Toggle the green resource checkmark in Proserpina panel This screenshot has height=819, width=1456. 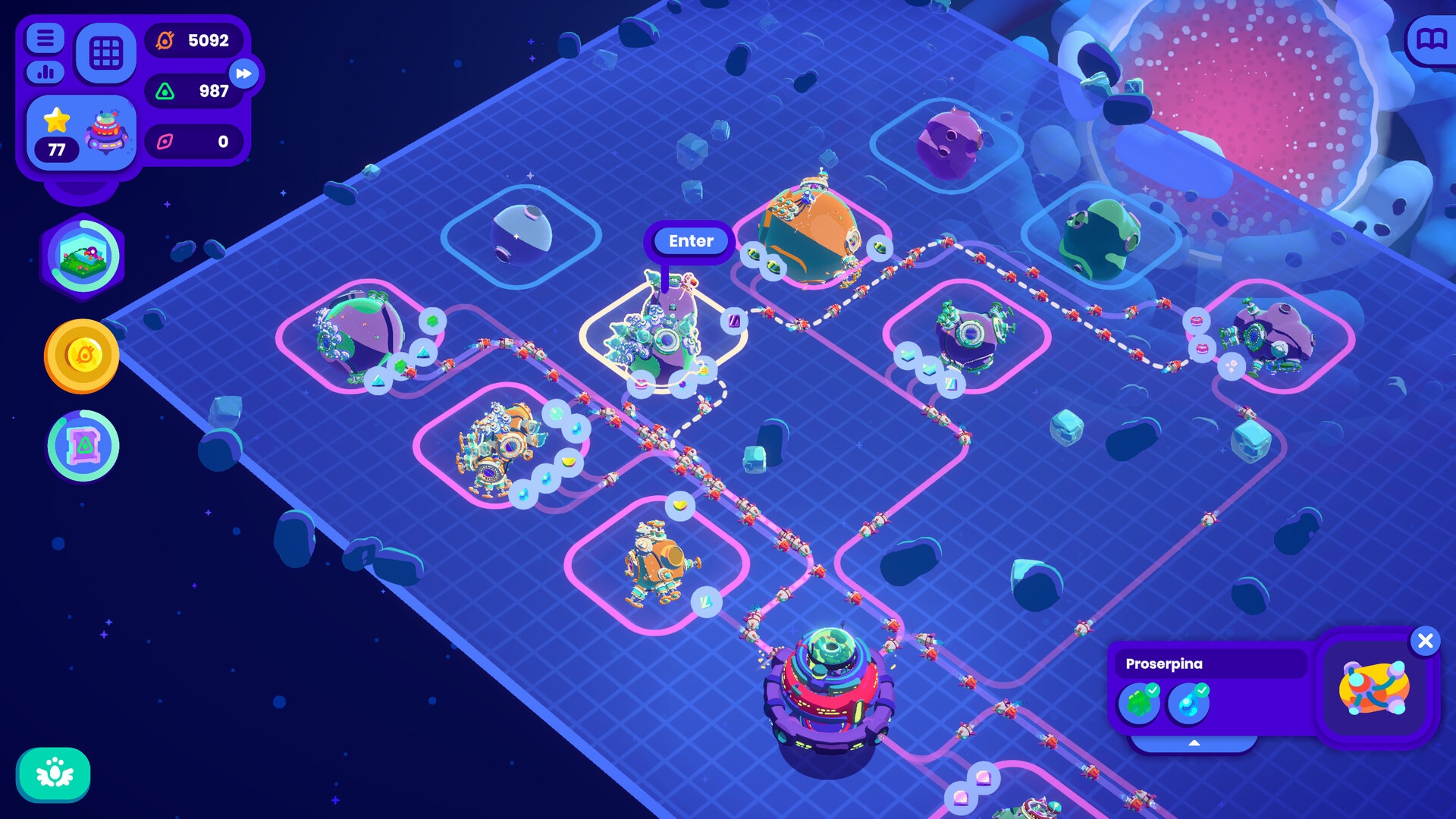click(1141, 704)
